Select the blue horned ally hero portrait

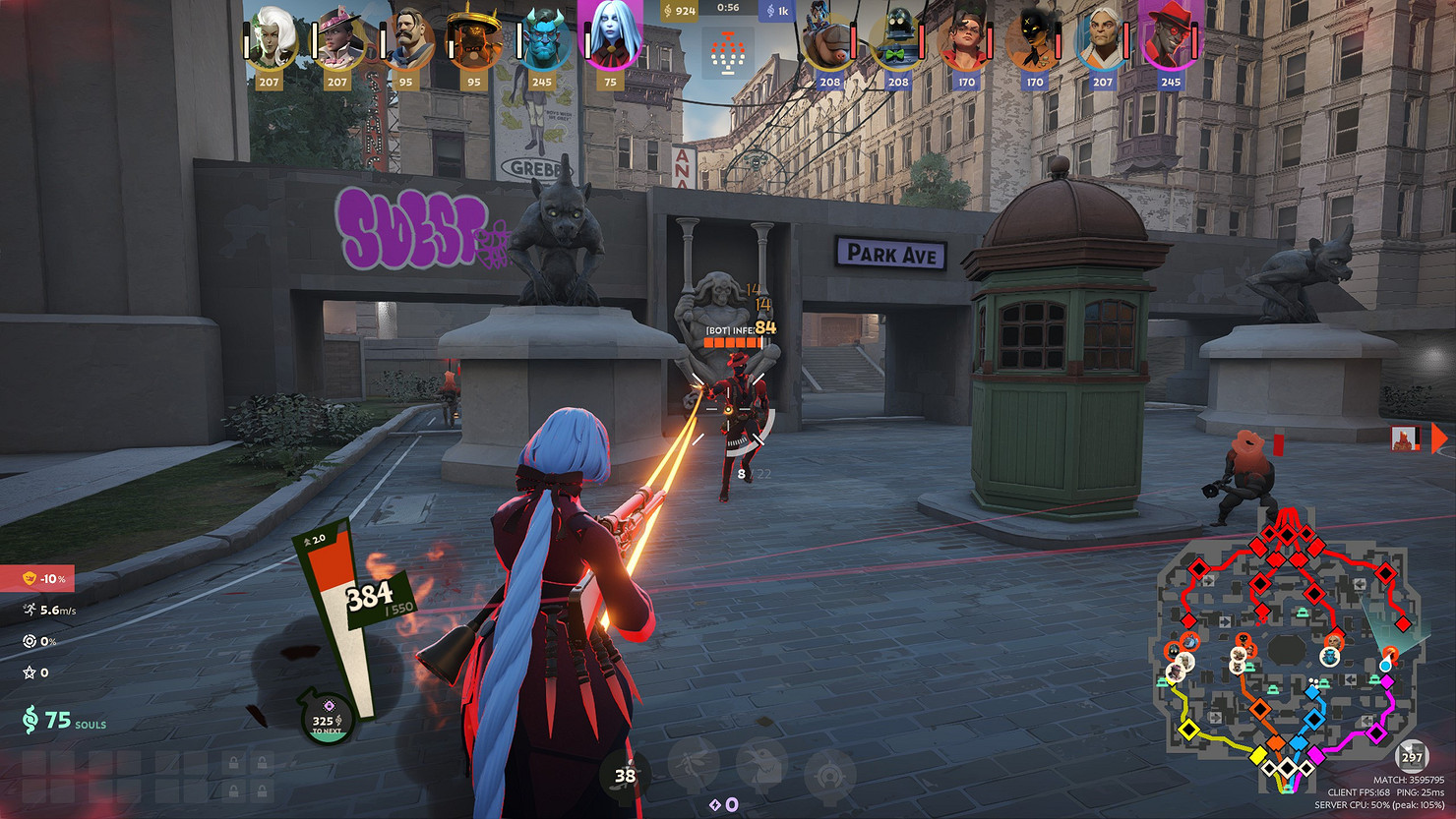pos(543,39)
